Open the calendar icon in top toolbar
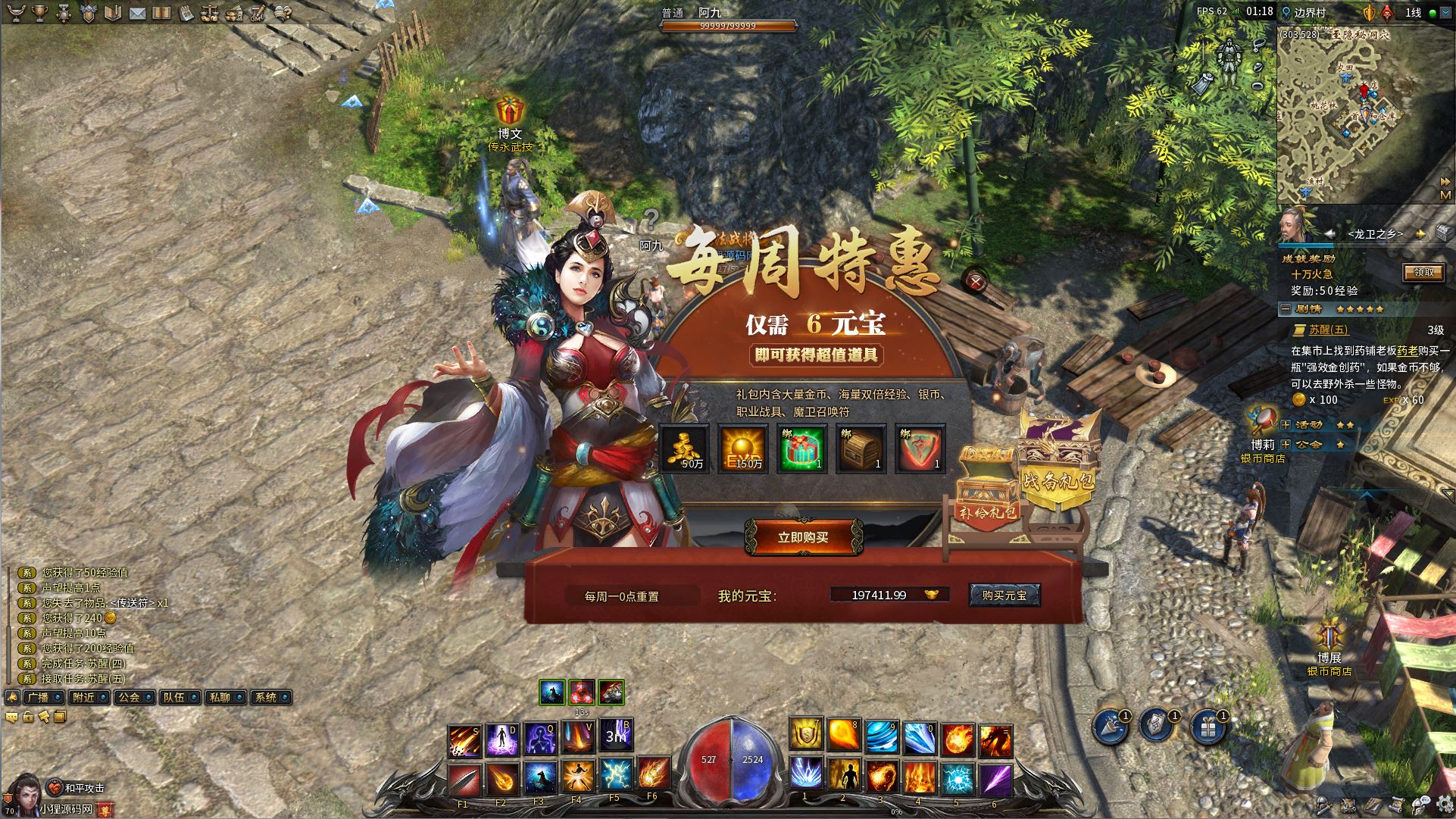Screen dimensions: 1456x819 186,13
